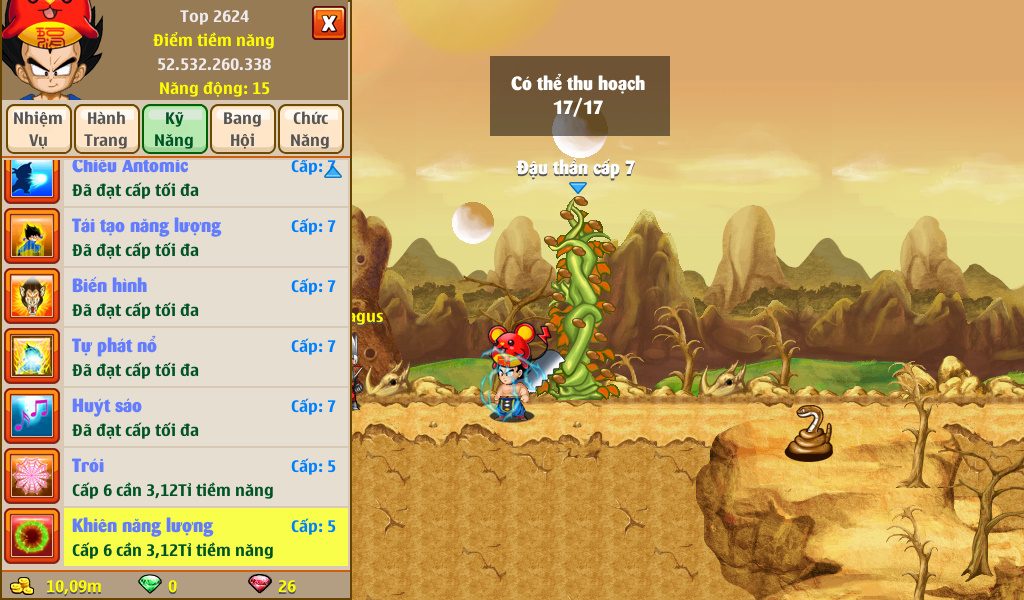Show the Bang Hội tab

242,129
